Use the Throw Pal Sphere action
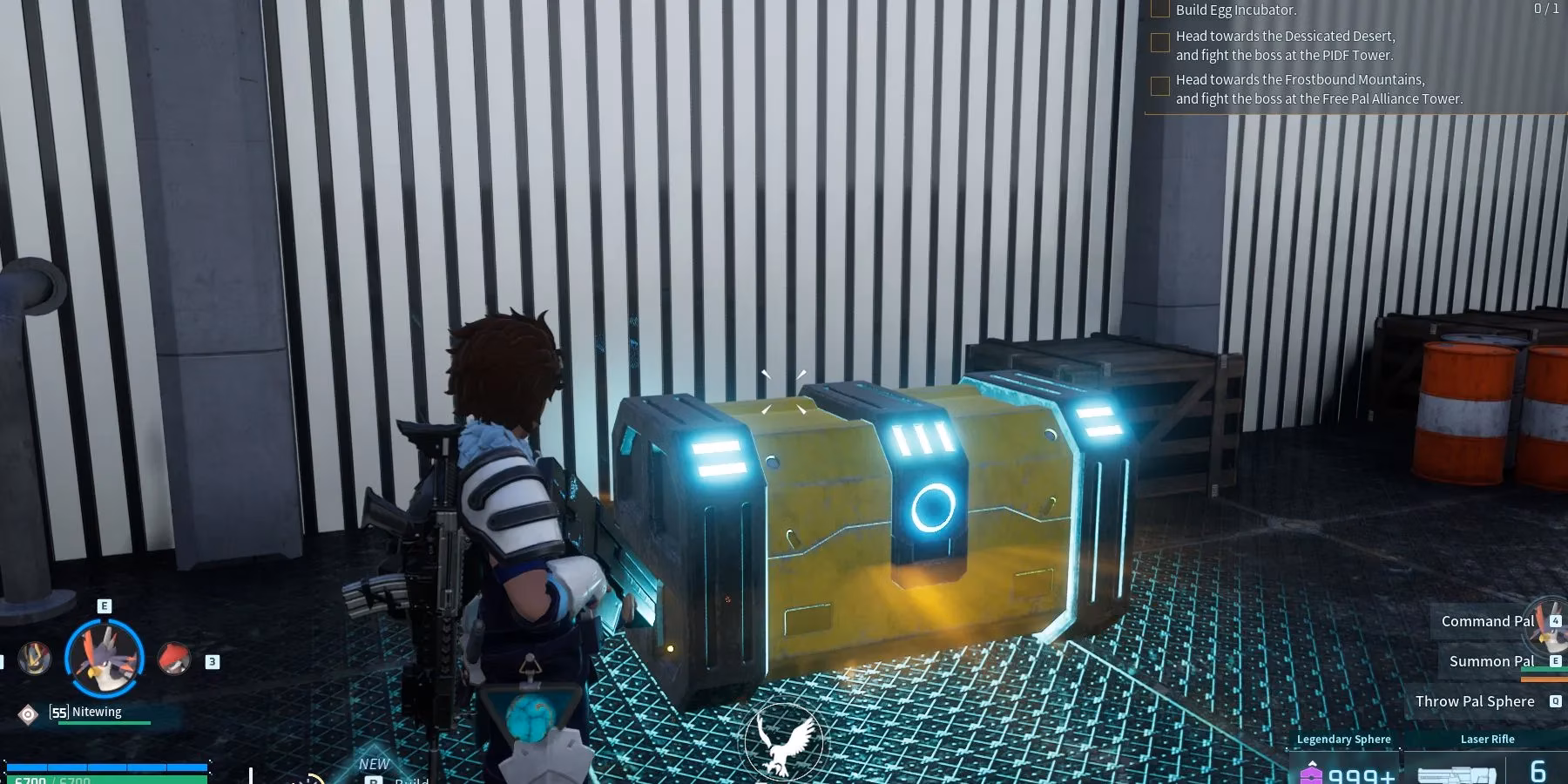1568x784 pixels. (1475, 701)
